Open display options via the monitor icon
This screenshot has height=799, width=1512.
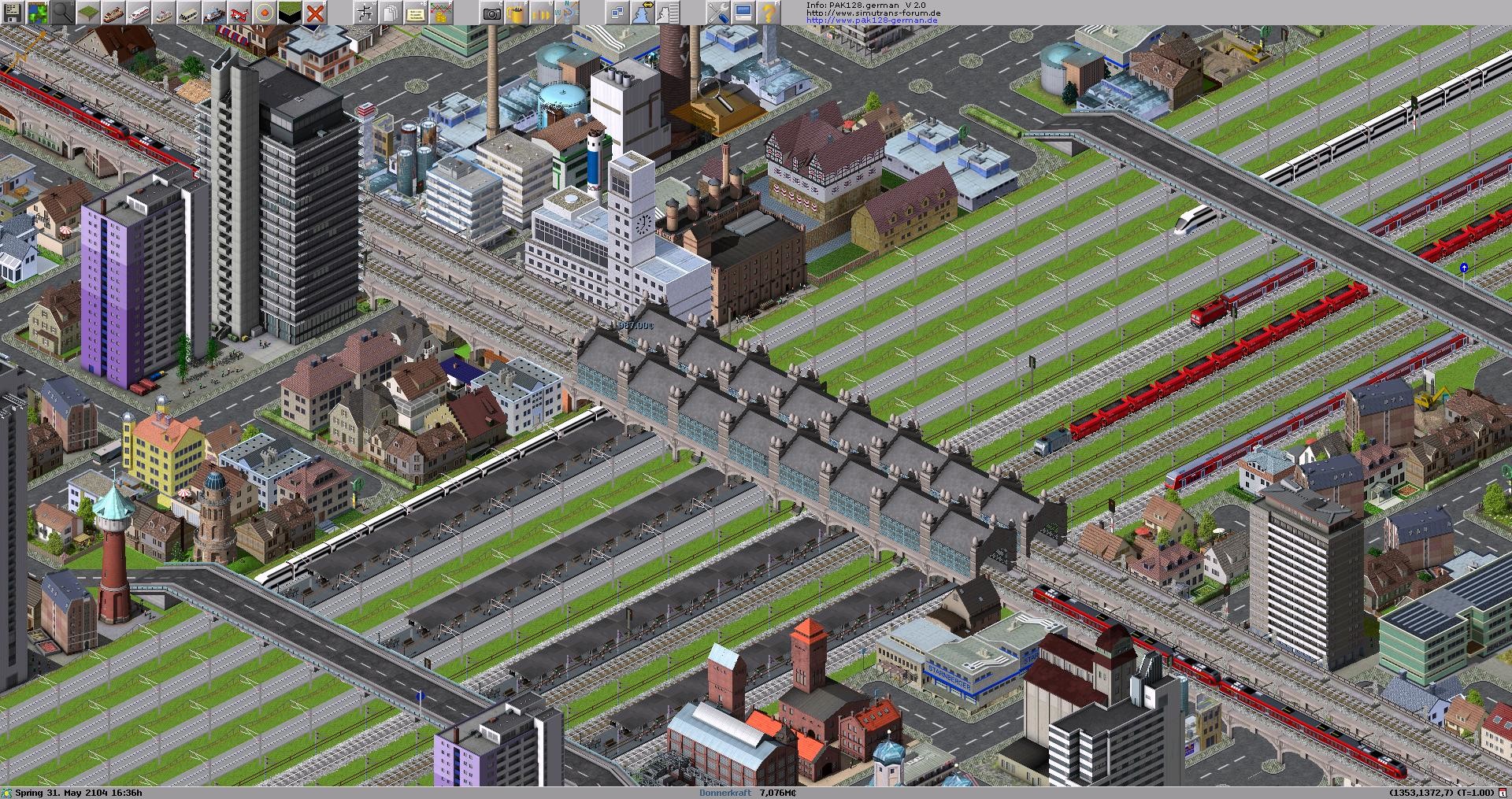[743, 11]
